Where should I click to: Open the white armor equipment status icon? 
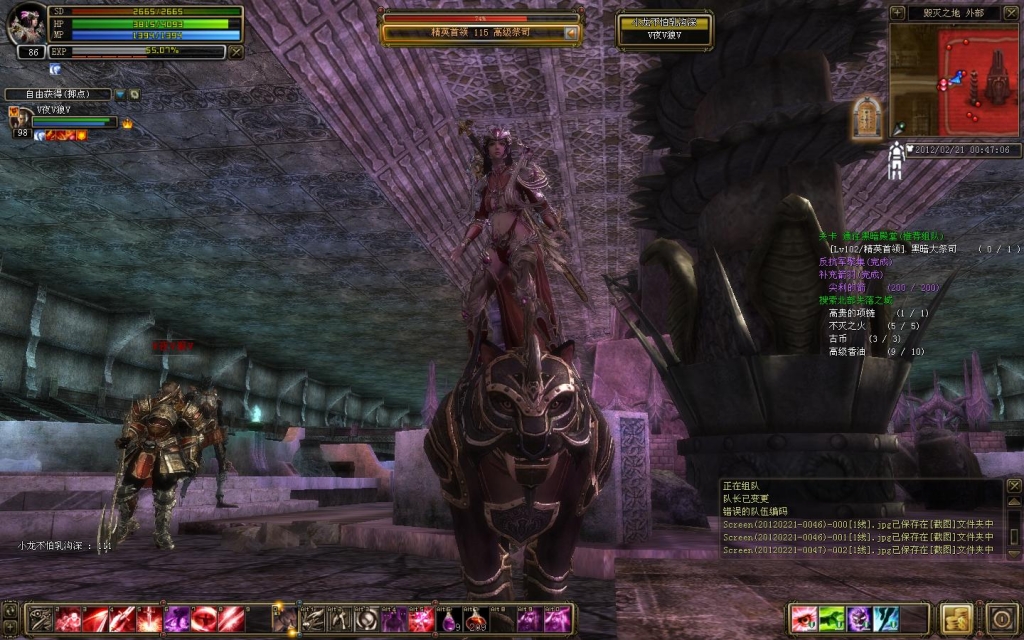(x=897, y=160)
